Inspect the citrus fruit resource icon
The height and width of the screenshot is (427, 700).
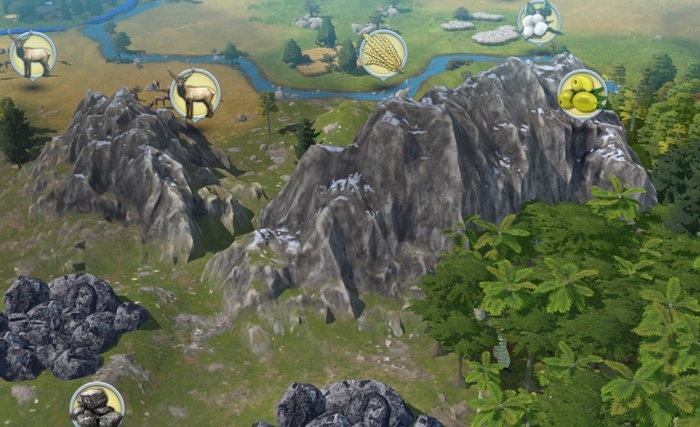(581, 94)
